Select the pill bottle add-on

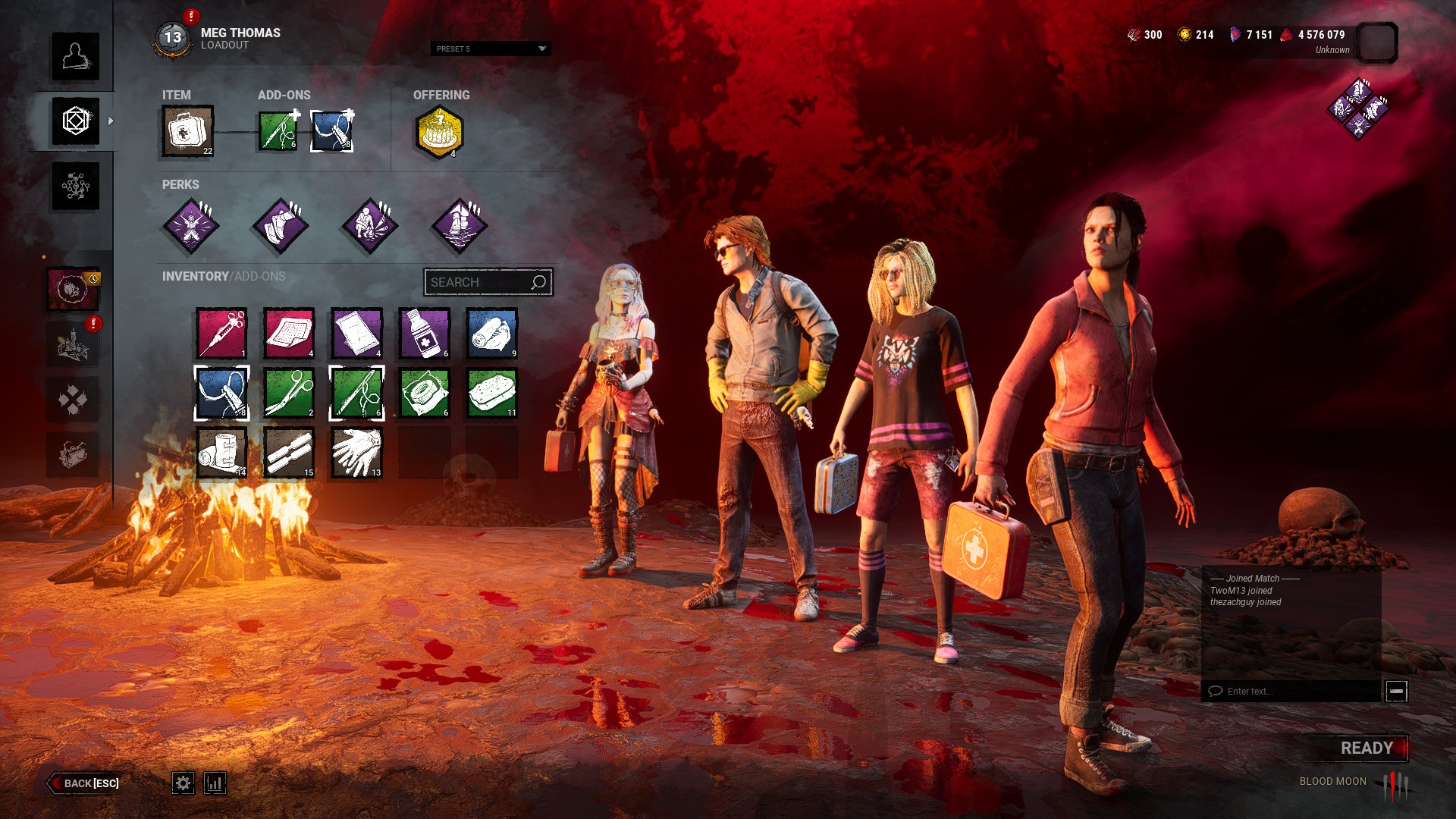(x=424, y=333)
